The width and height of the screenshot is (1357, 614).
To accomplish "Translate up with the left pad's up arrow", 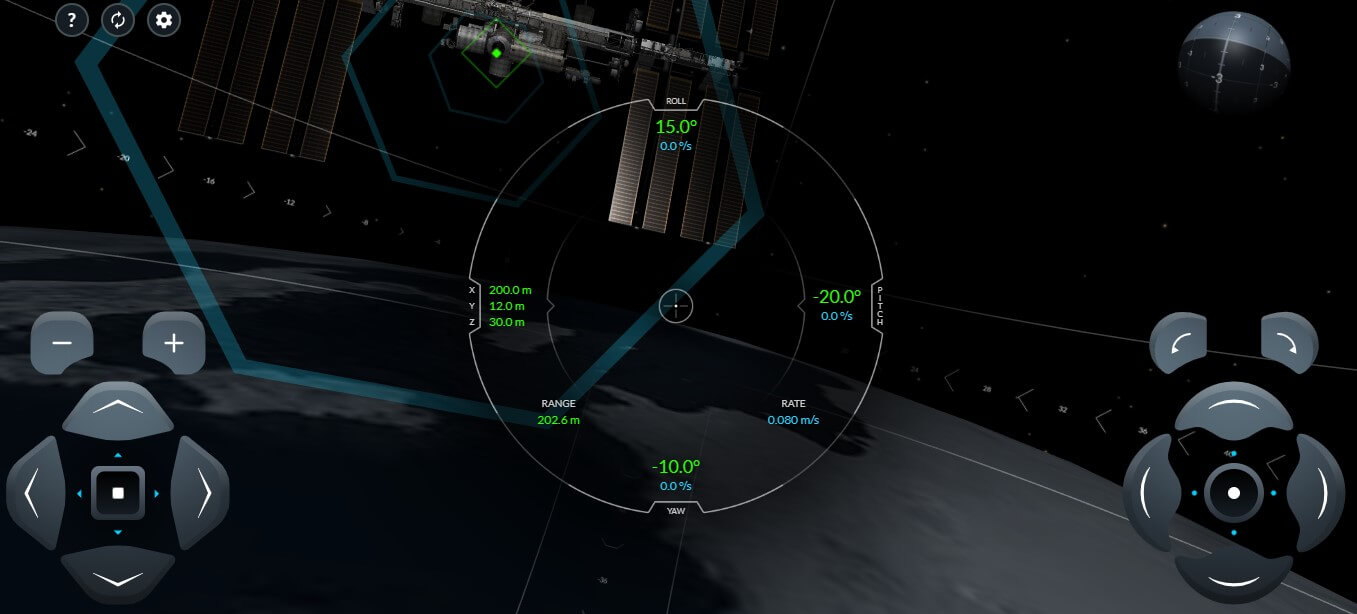I will tap(118, 408).
